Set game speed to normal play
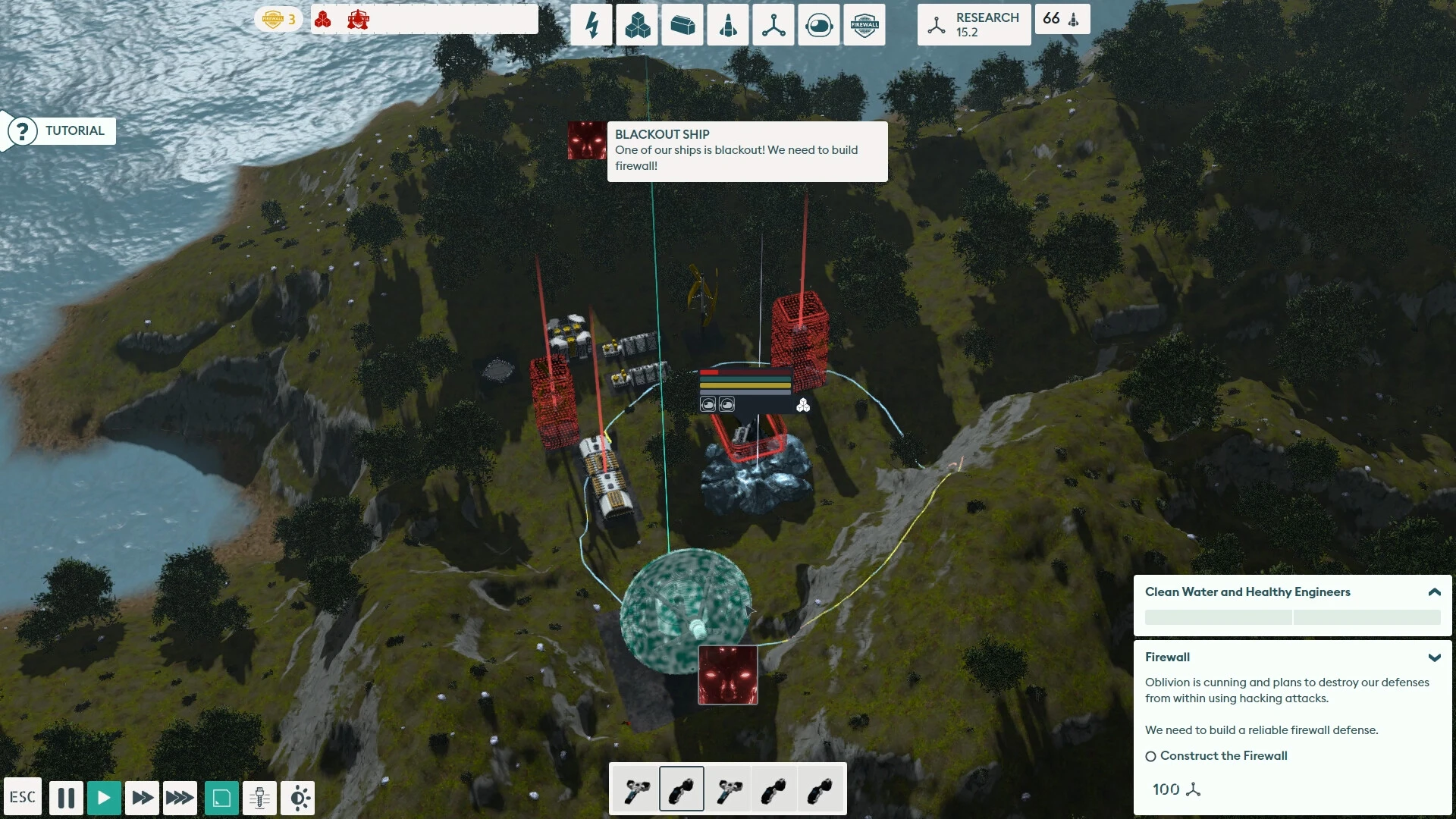The width and height of the screenshot is (1456, 819). (x=104, y=798)
